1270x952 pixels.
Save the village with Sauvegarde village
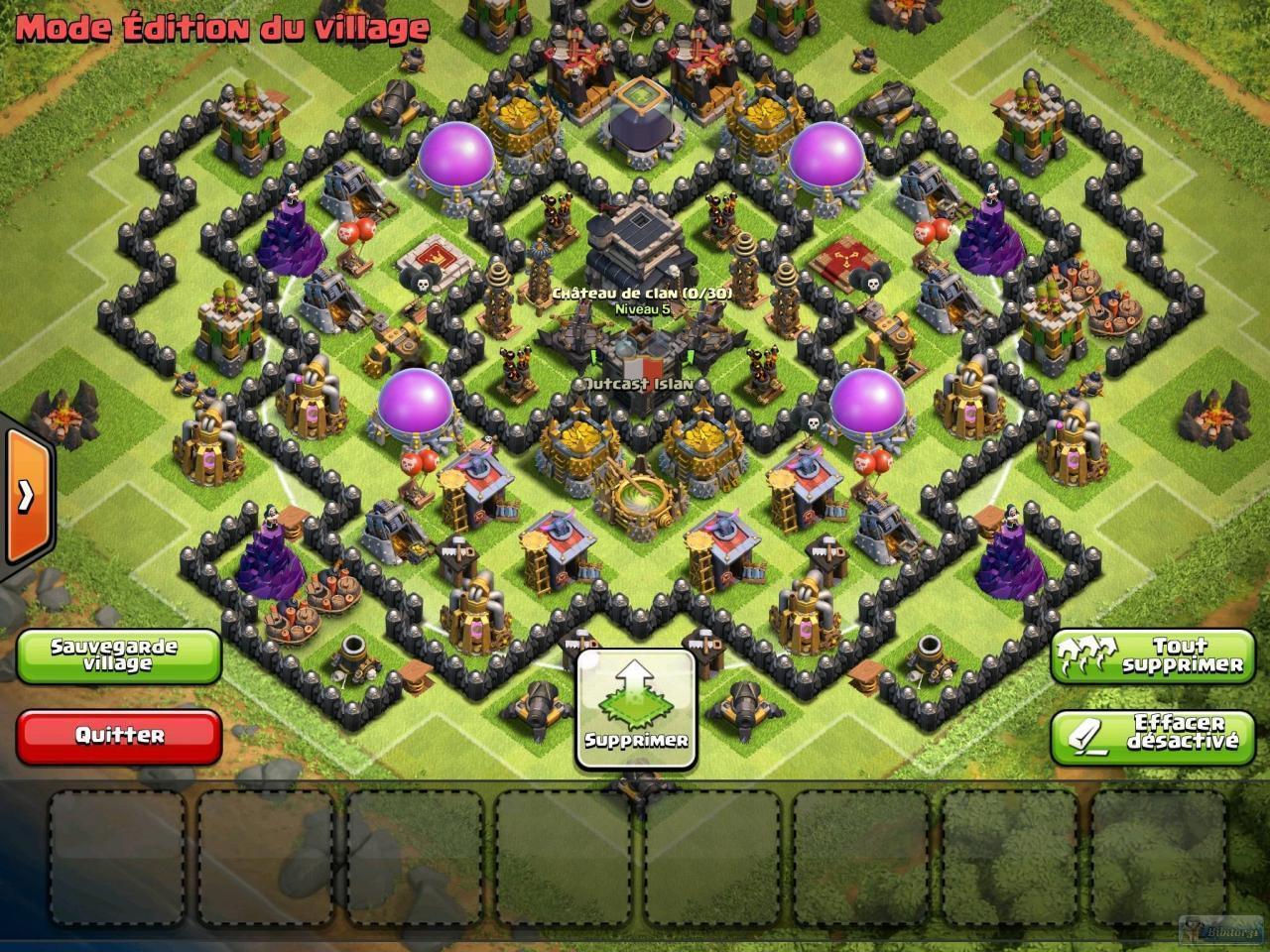[x=118, y=655]
